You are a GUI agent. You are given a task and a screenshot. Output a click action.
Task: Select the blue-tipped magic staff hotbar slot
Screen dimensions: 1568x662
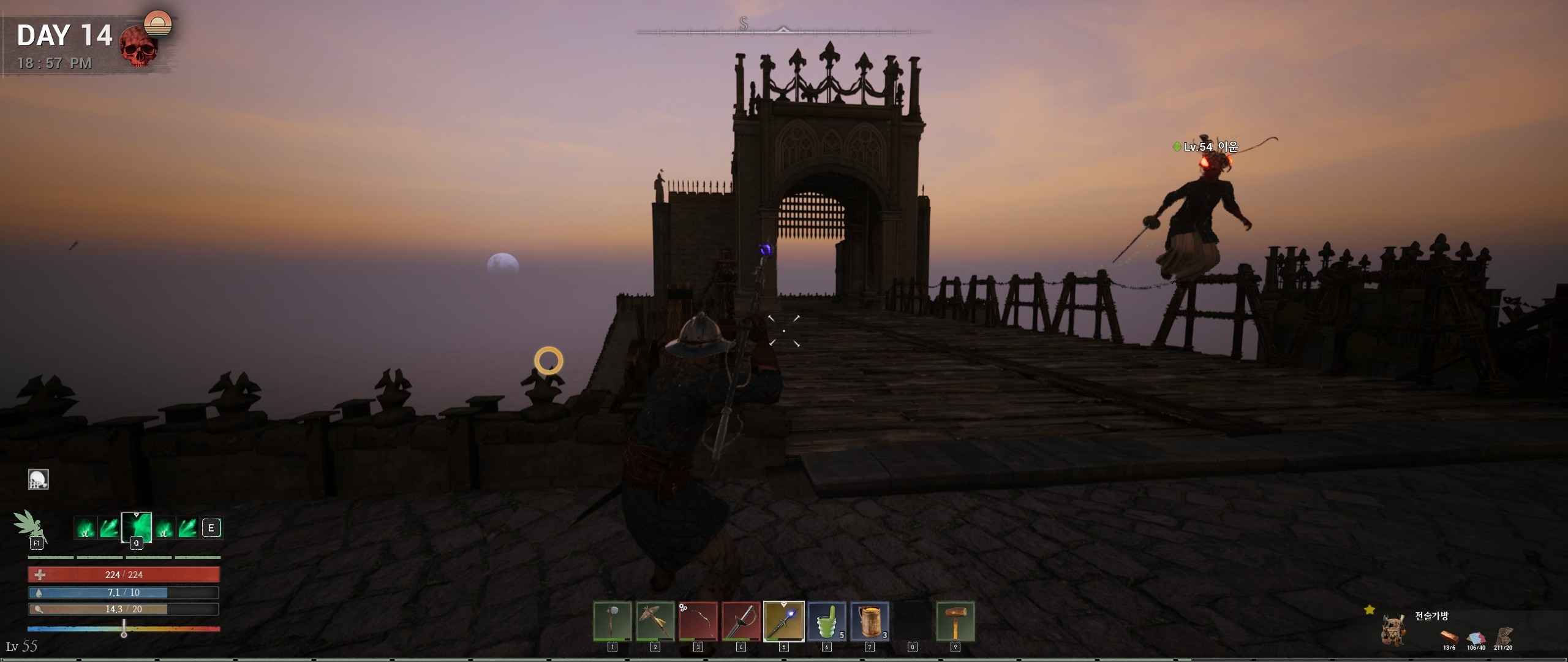[x=783, y=621]
